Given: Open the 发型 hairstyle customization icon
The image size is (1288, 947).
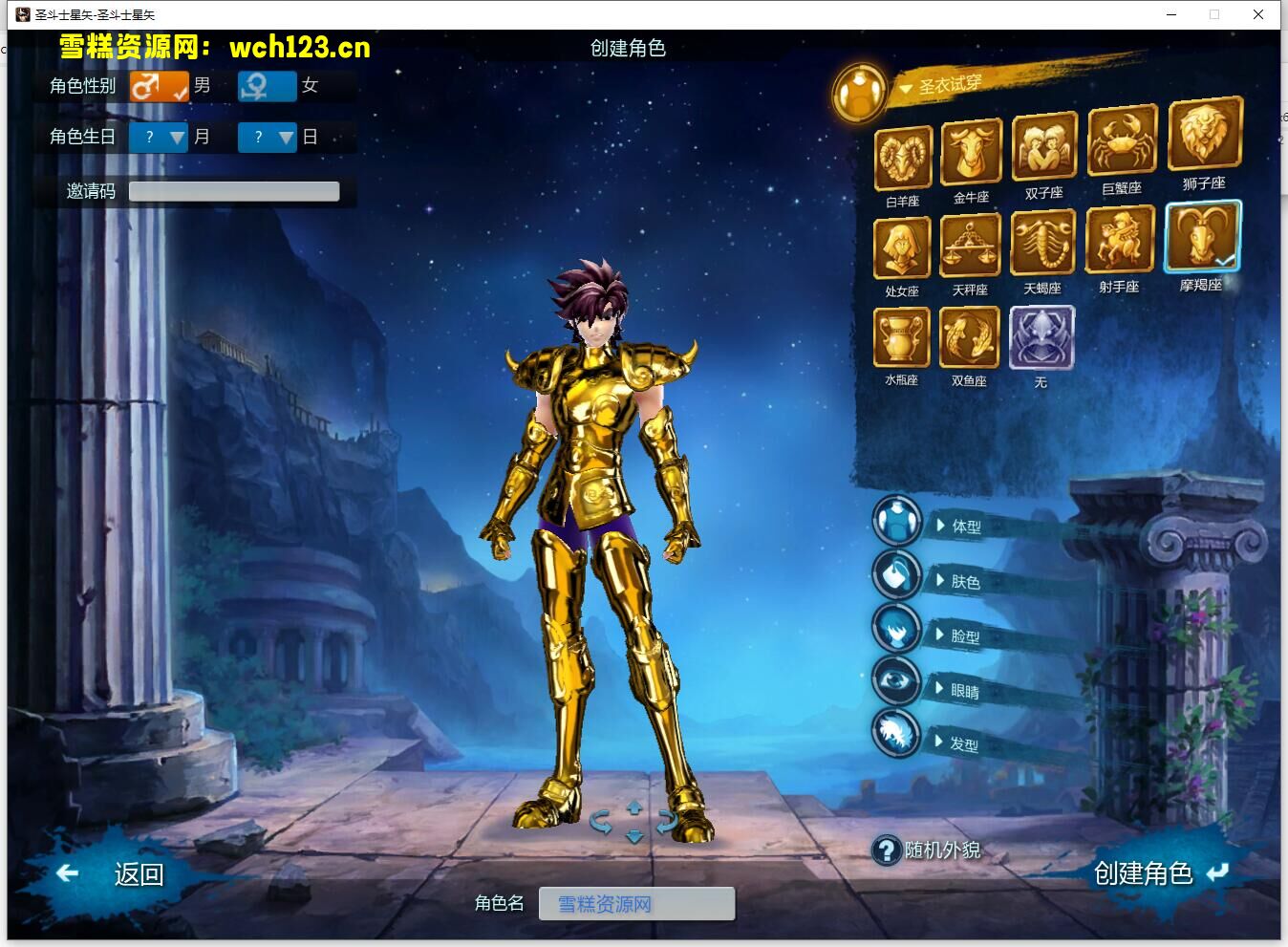Looking at the screenshot, I should pos(896,736).
